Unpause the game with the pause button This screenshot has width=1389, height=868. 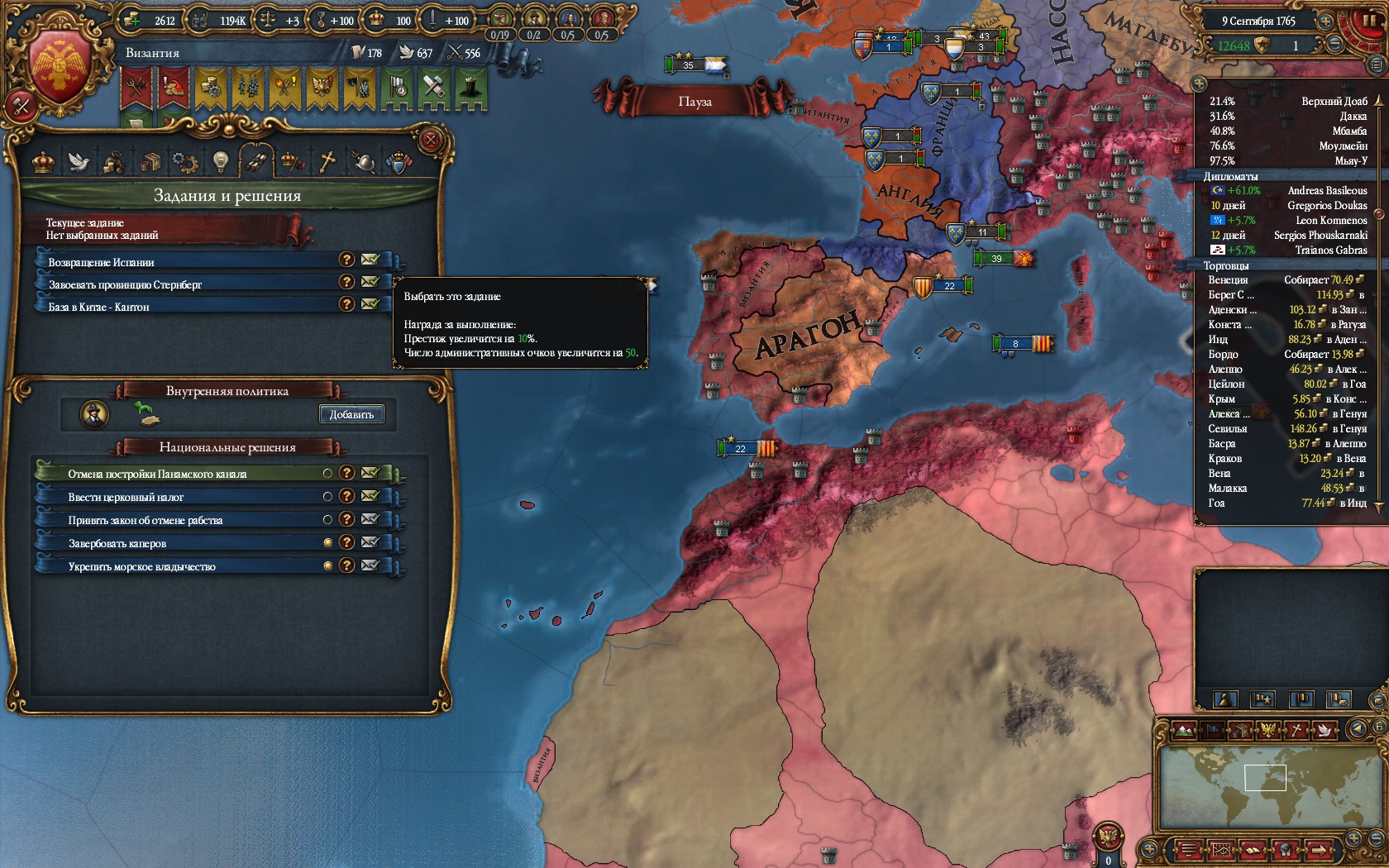tap(1369, 20)
